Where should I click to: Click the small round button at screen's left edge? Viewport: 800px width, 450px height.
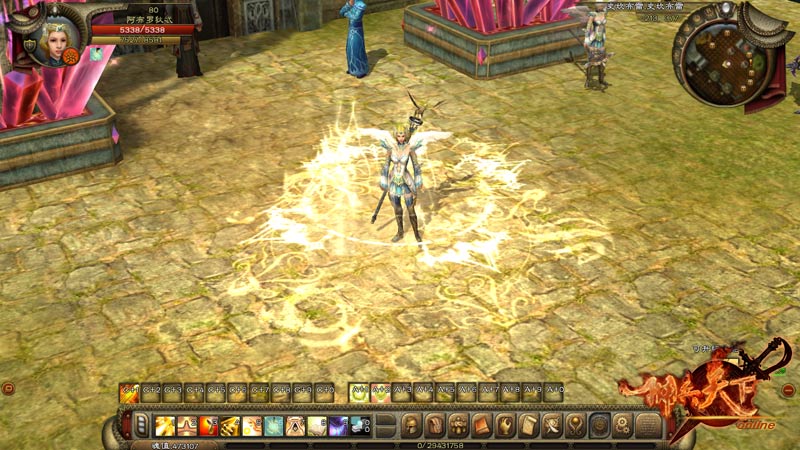tap(8, 388)
